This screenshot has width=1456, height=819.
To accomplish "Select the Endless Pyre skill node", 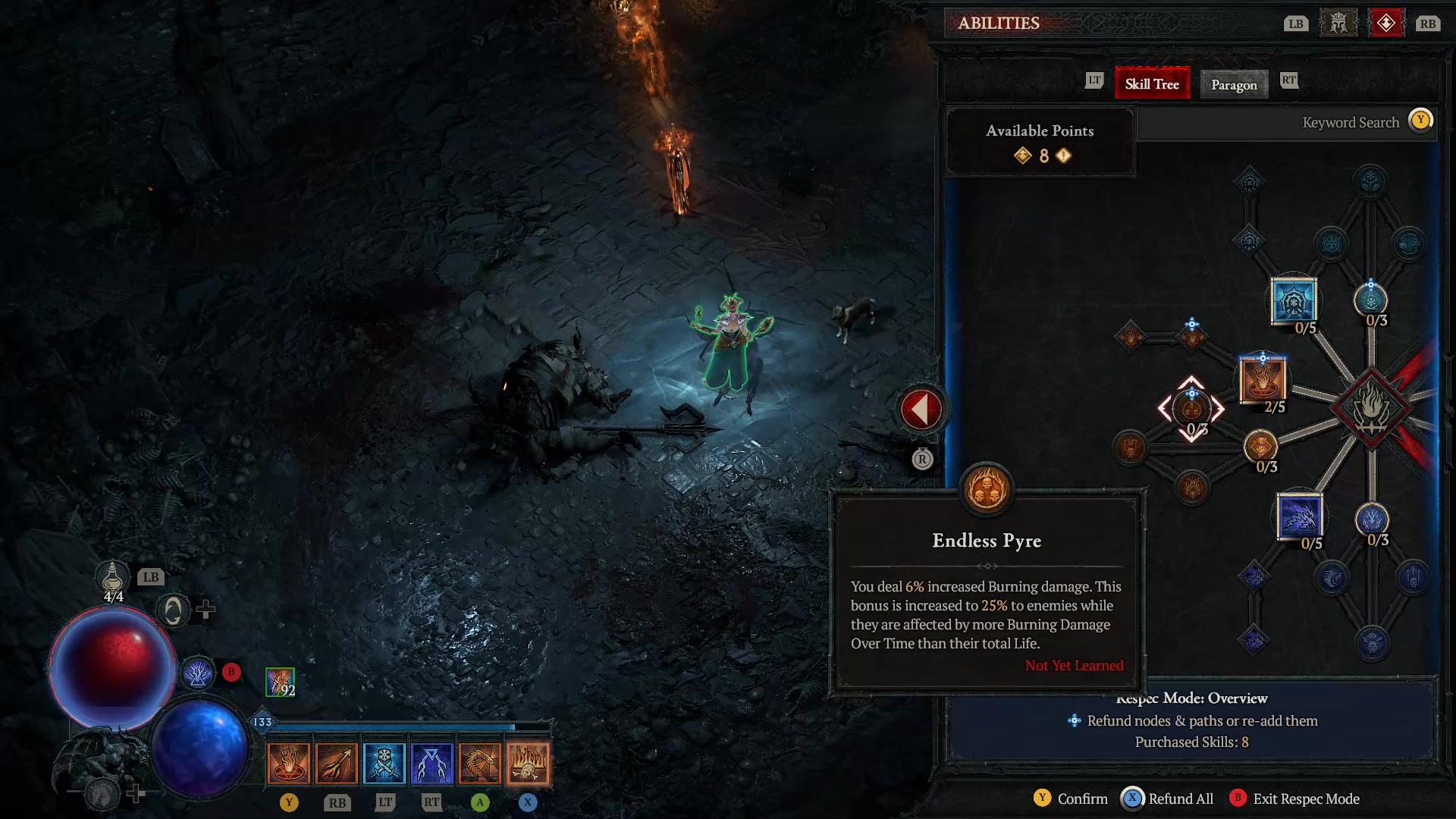I will (1193, 409).
